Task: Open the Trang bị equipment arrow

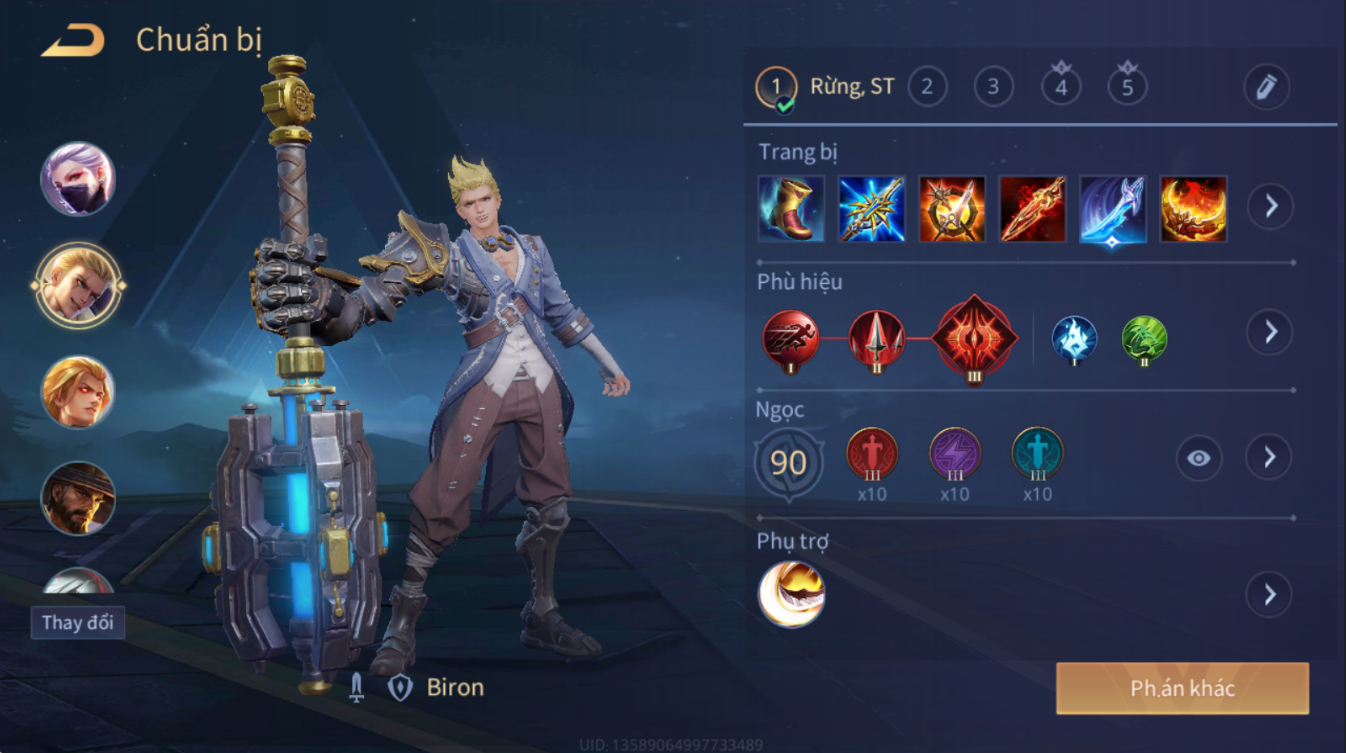Action: [x=1270, y=207]
